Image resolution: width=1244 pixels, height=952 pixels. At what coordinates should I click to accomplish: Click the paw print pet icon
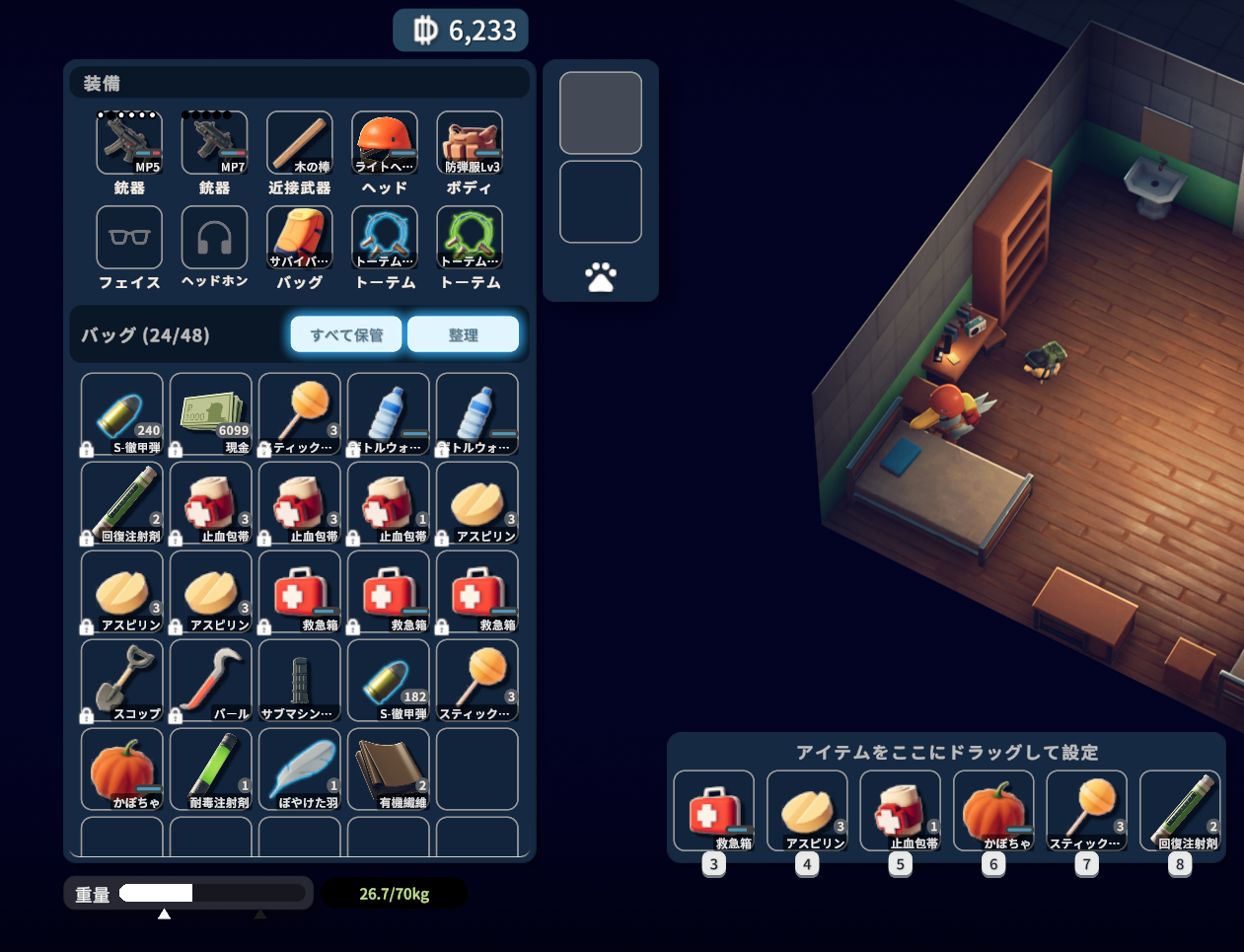tap(600, 277)
